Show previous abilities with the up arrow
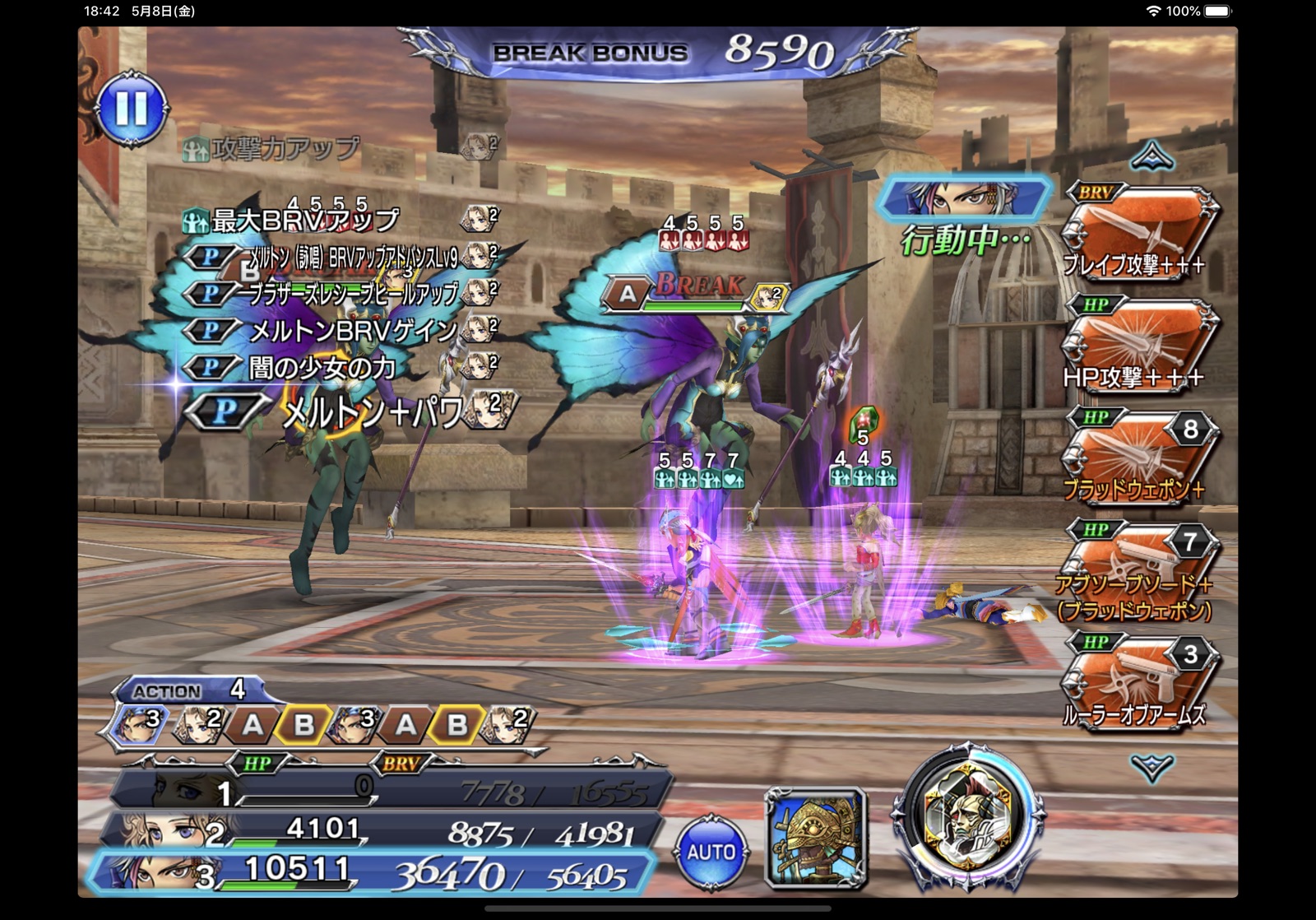Image resolution: width=1316 pixels, height=920 pixels. (x=1151, y=156)
